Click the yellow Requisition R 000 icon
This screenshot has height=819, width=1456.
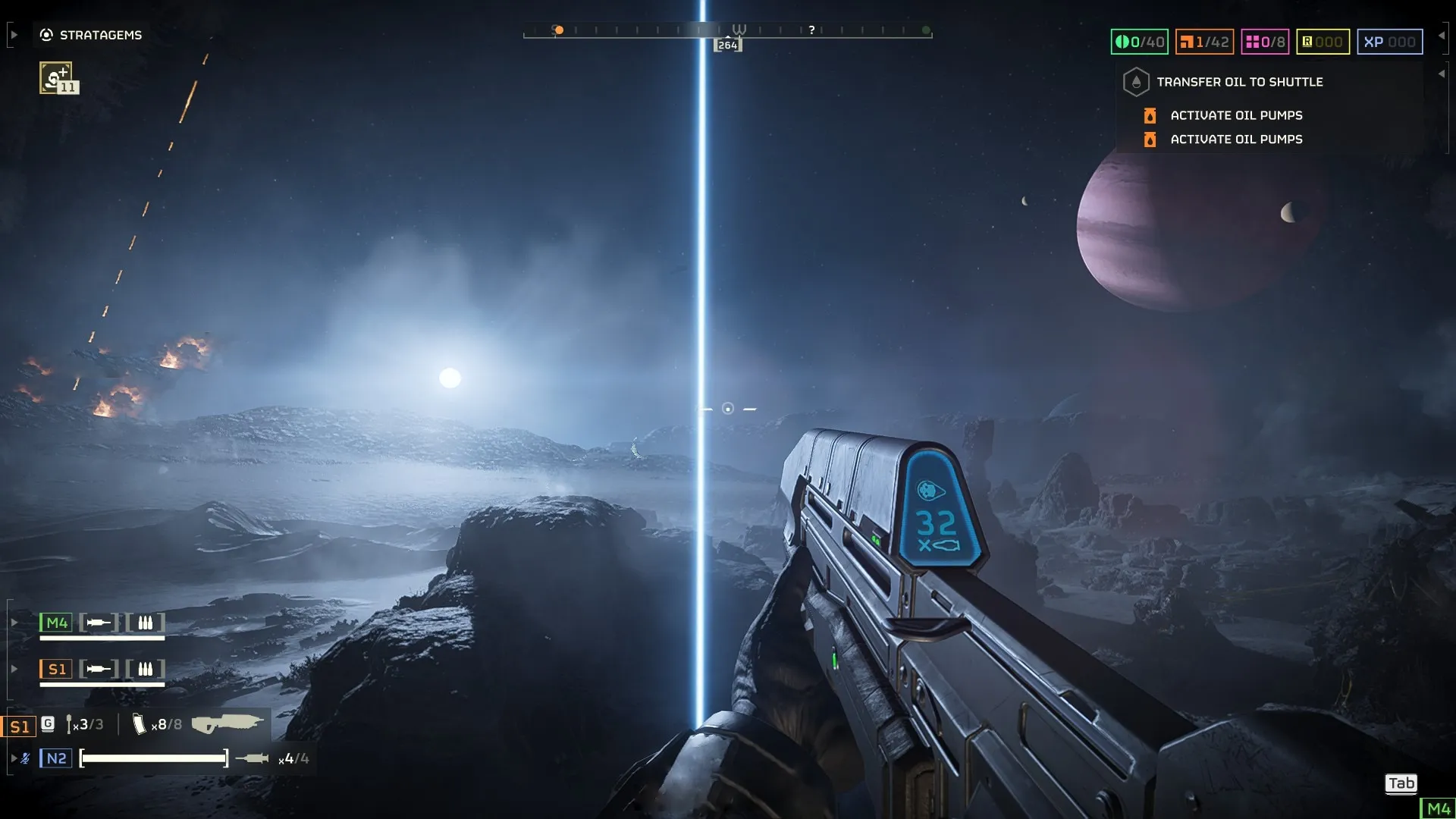[x=1307, y=42]
